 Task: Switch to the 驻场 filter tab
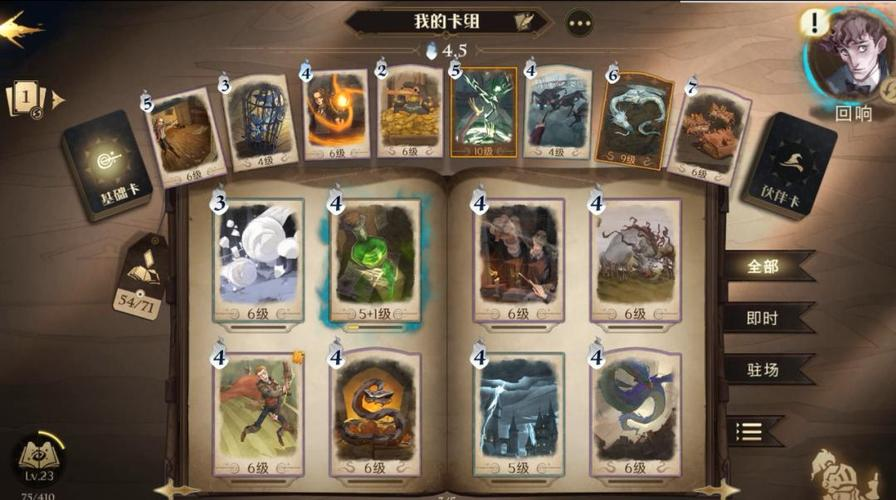pos(765,370)
